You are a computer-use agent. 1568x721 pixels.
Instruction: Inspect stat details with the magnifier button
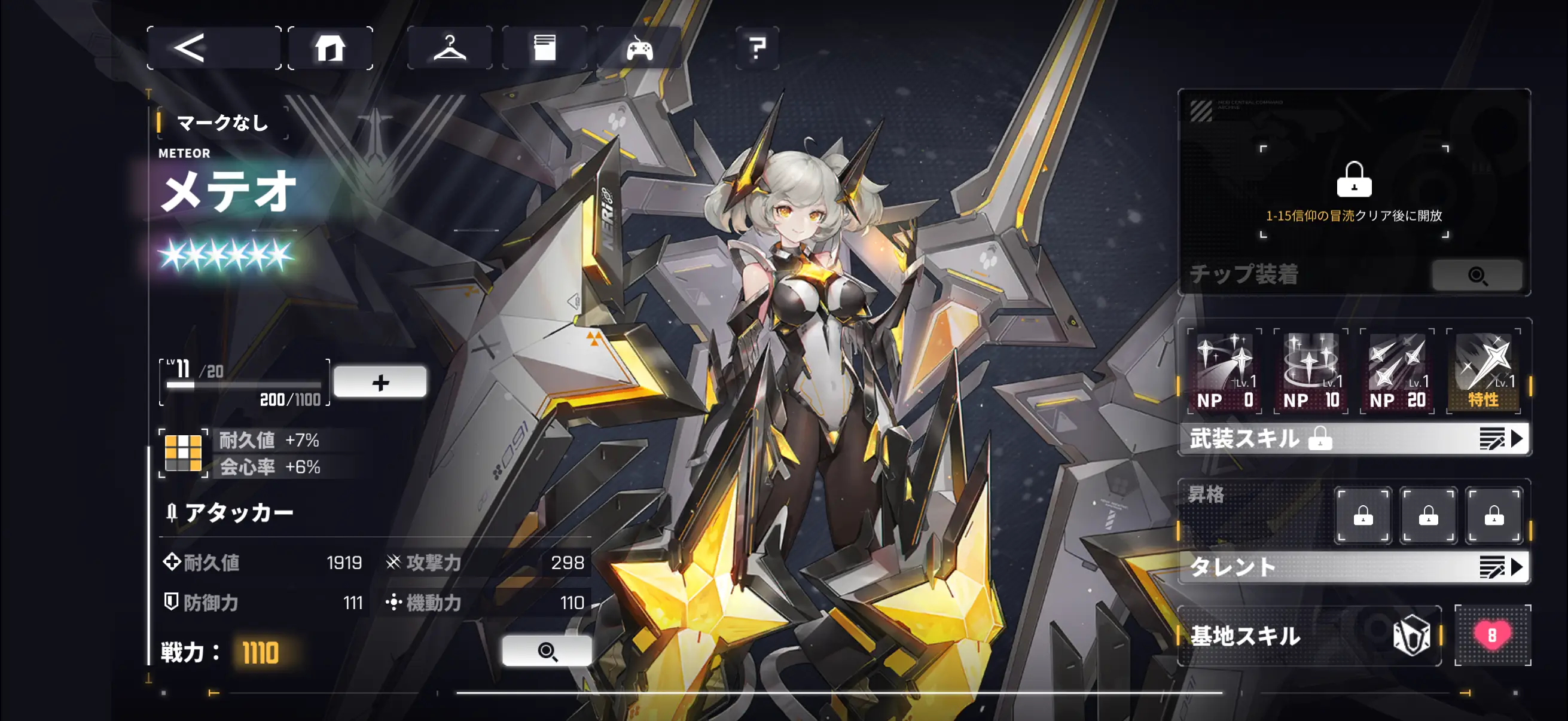[547, 651]
